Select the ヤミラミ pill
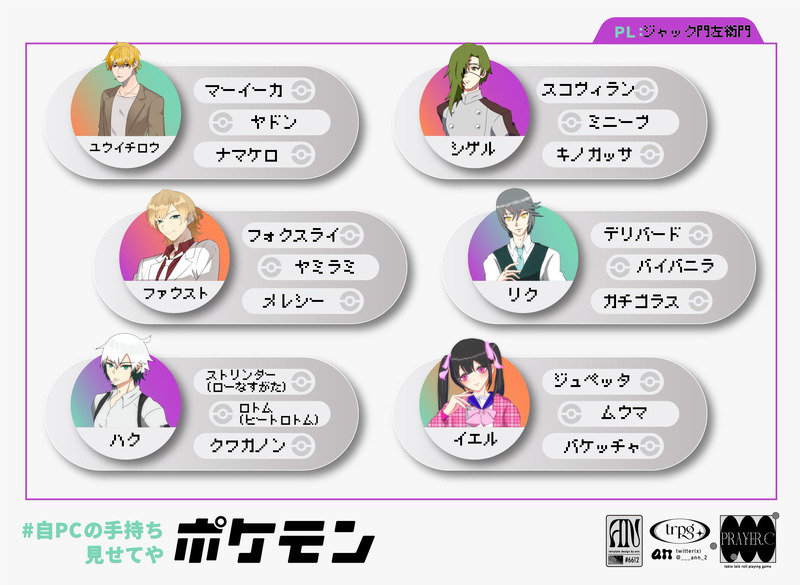 318,267
